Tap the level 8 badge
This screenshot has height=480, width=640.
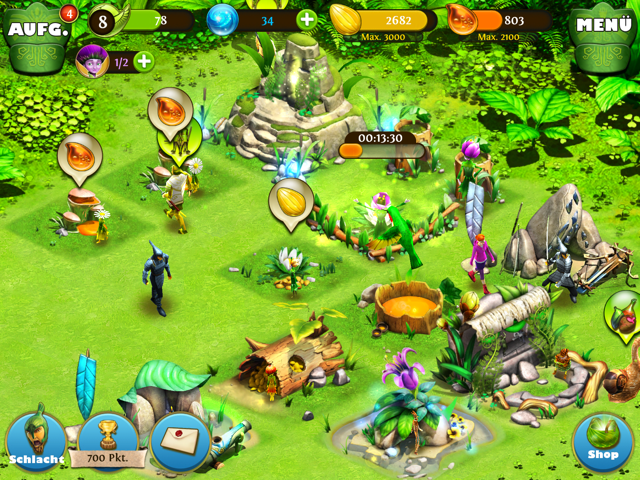coord(103,20)
